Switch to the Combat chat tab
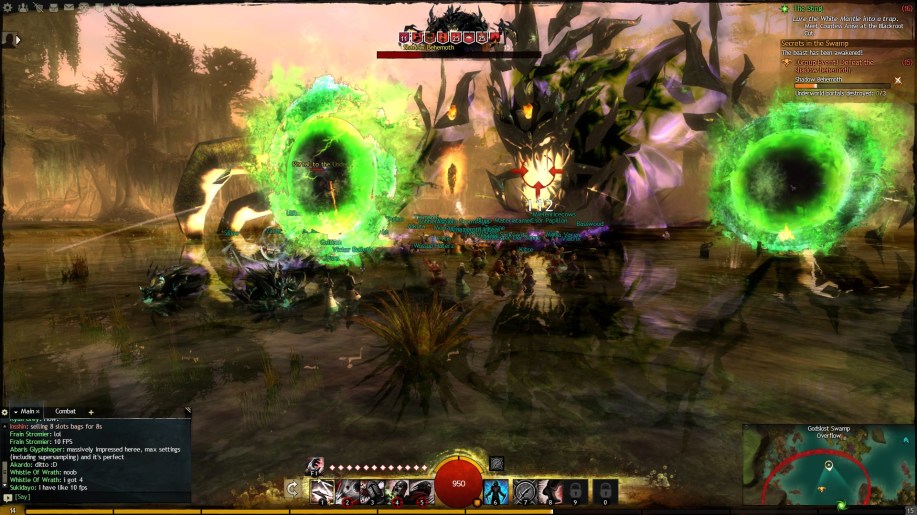Viewport: 917px width, 515px height. (65, 411)
